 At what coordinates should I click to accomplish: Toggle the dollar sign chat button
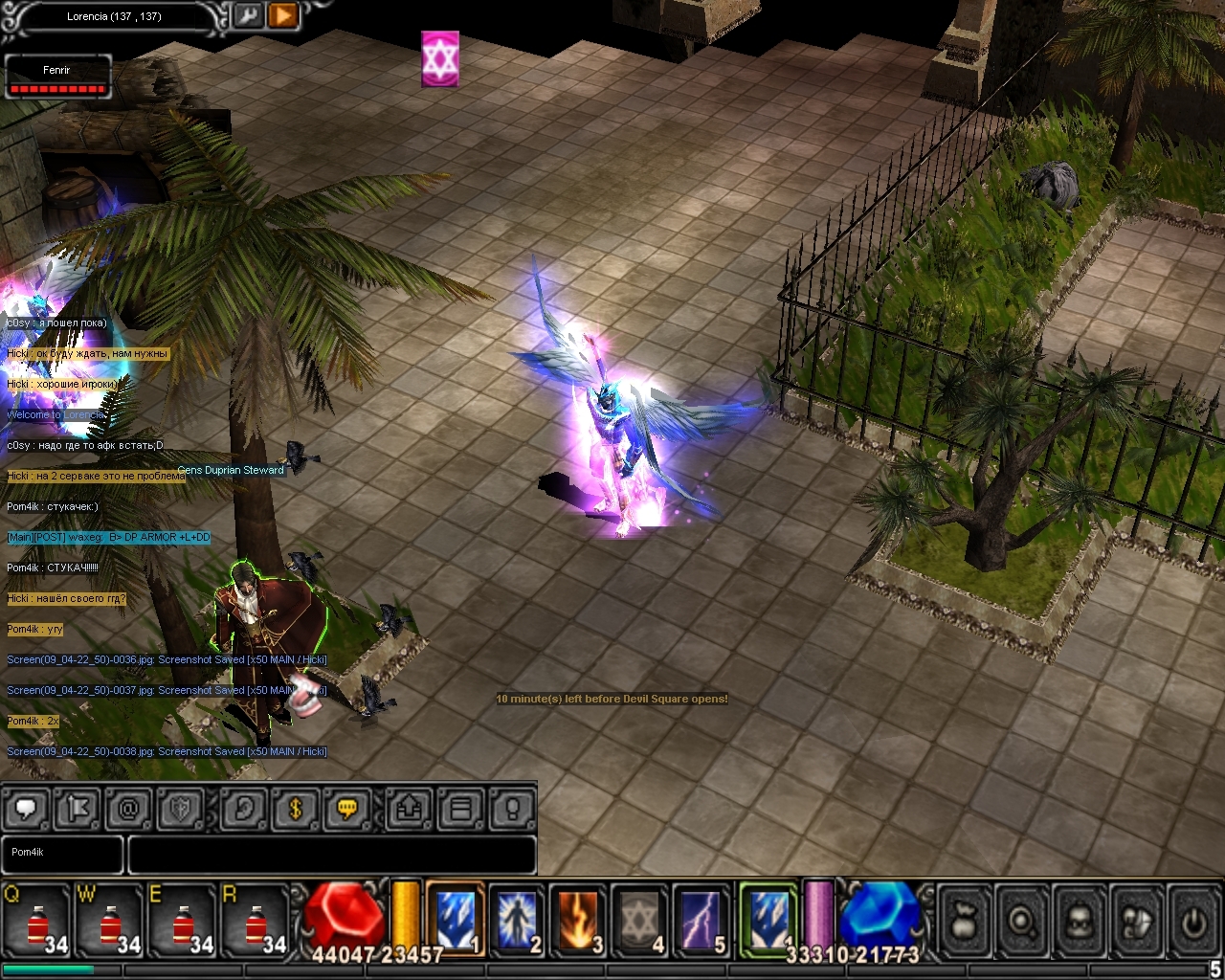[x=295, y=810]
